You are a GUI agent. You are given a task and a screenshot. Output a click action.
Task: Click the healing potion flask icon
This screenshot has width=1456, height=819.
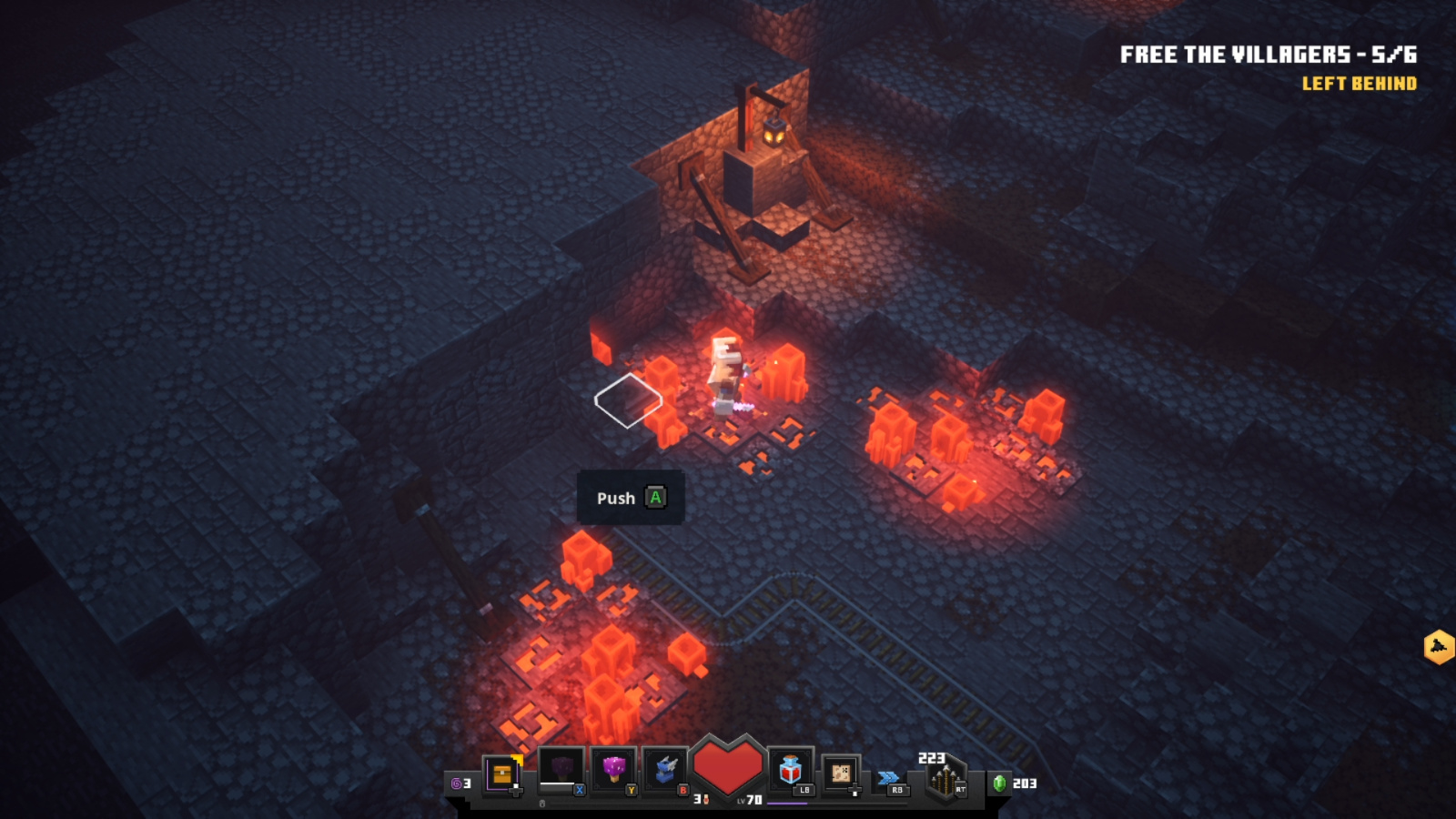(791, 768)
